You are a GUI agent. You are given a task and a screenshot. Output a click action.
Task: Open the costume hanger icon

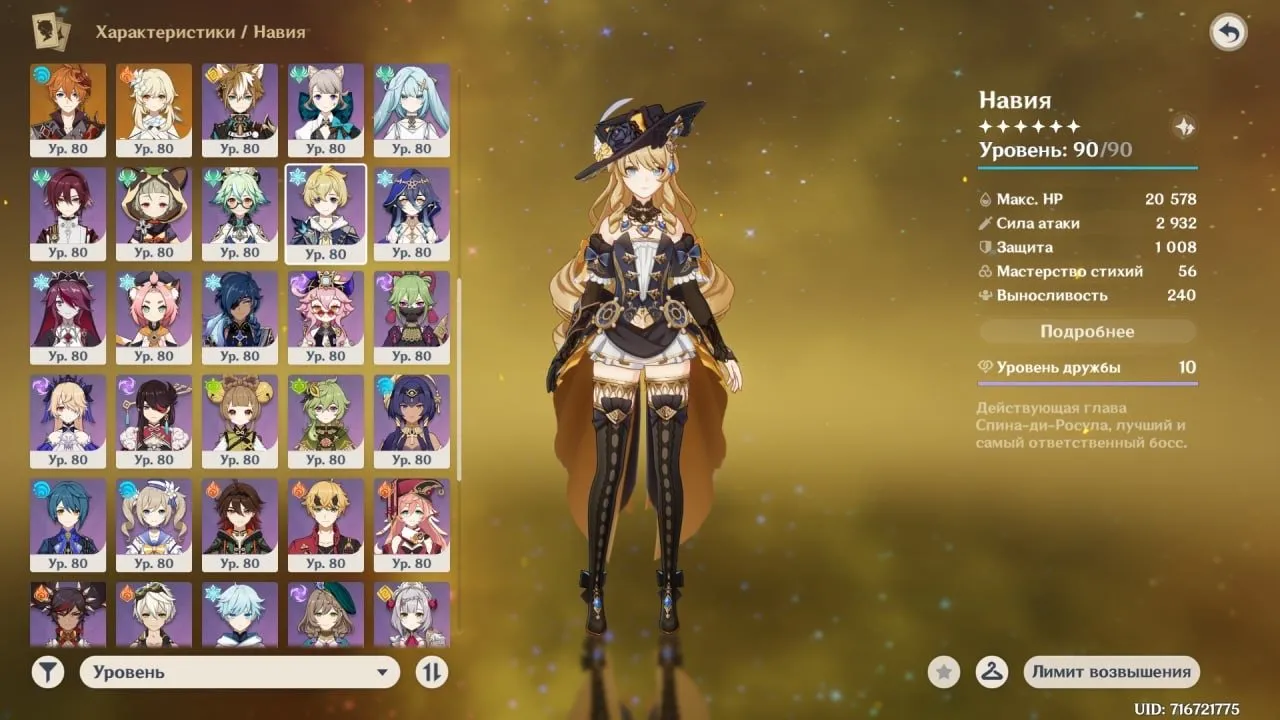(991, 672)
